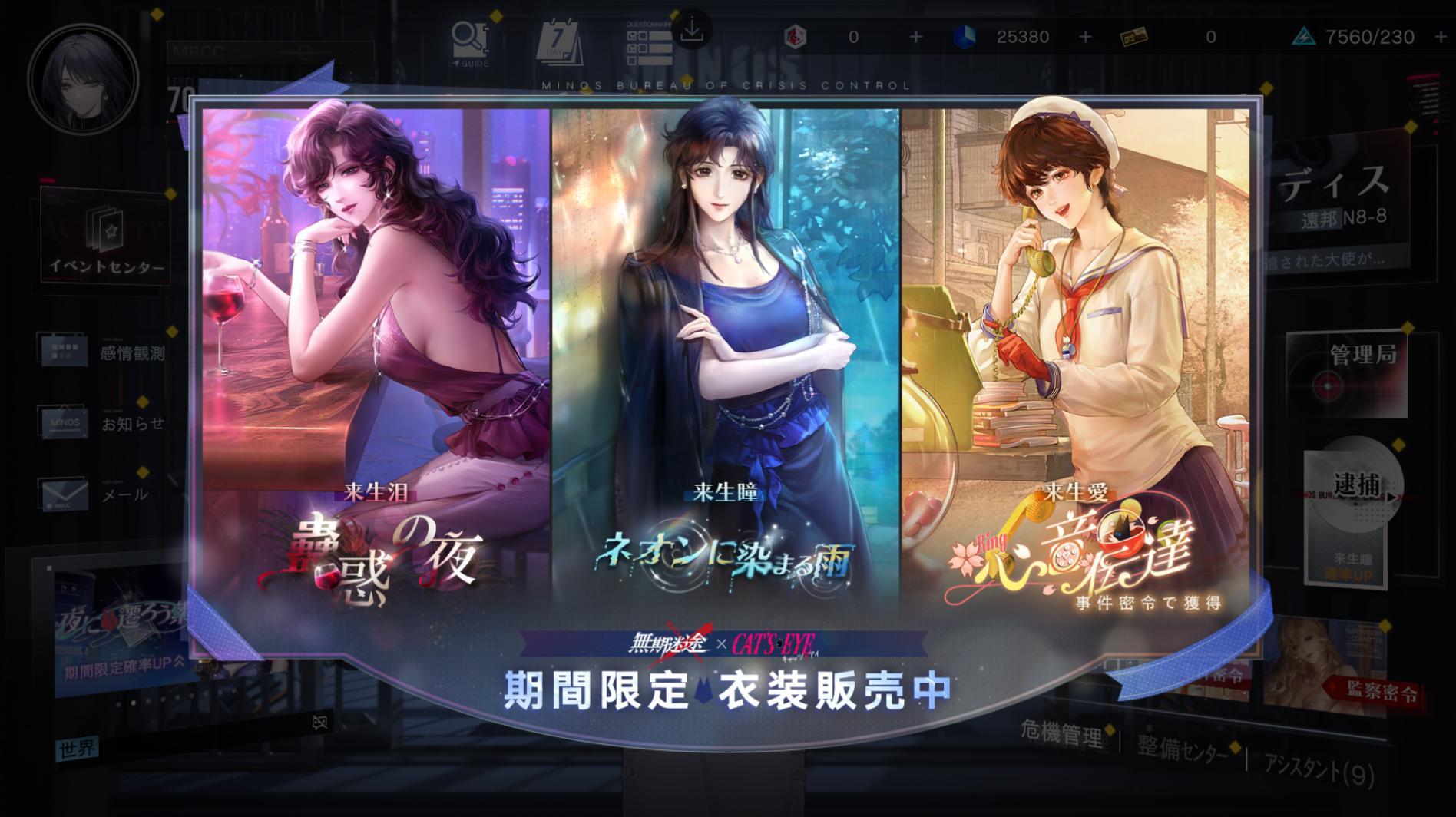Image resolution: width=1456 pixels, height=817 pixels.
Task: Open the QUESTIONNAIRE checklist icon
Action: 649,42
